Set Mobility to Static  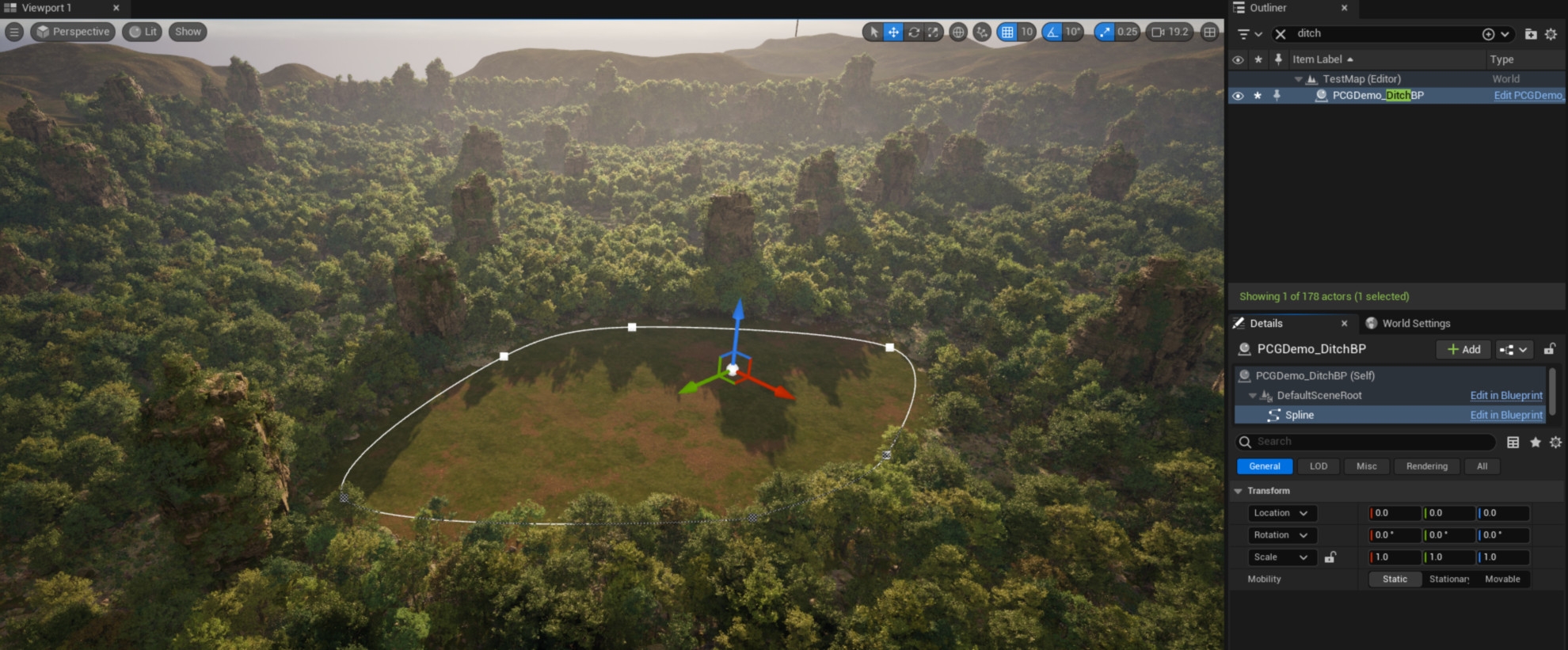tap(1395, 580)
